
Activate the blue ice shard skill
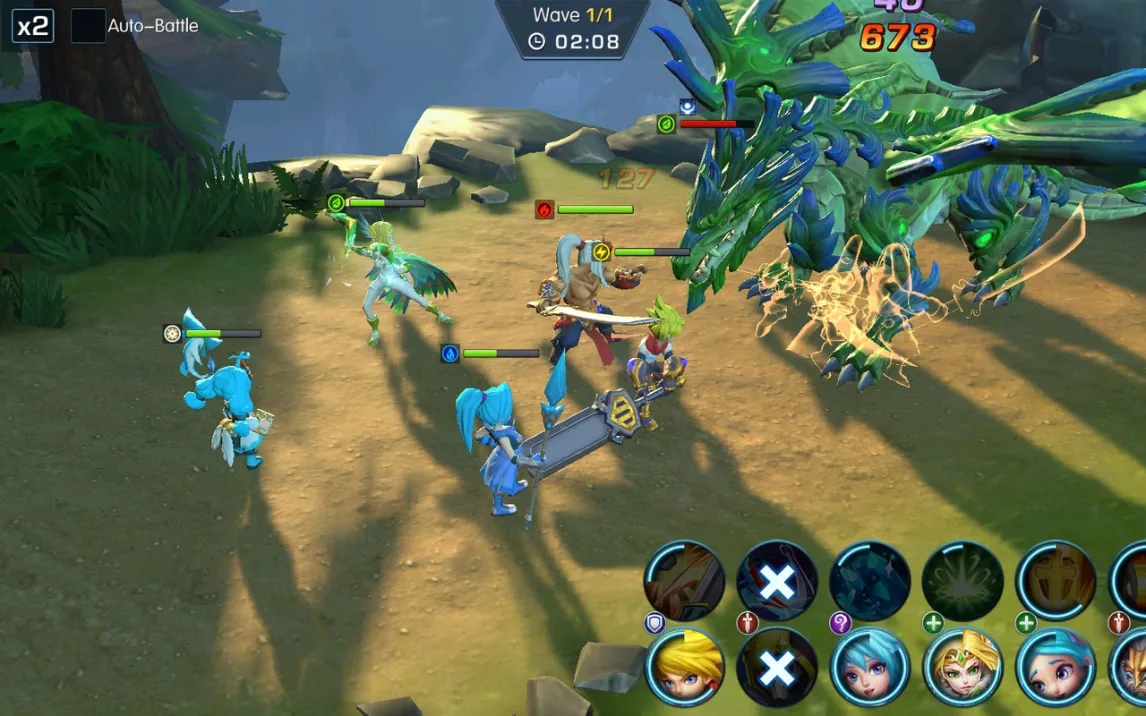tap(870, 581)
